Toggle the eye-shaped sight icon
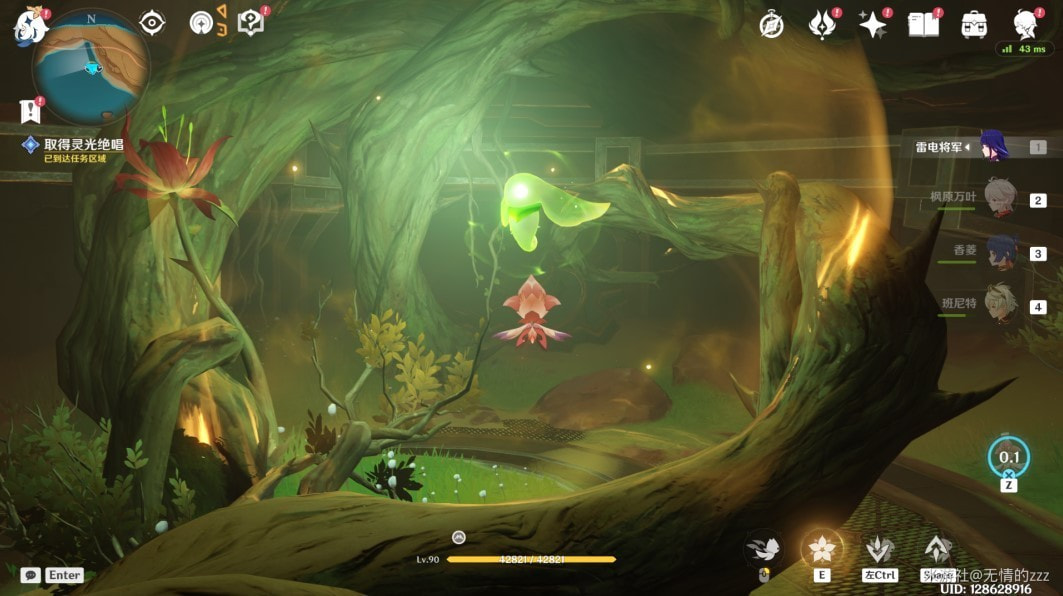The image size is (1063, 596). click(152, 23)
